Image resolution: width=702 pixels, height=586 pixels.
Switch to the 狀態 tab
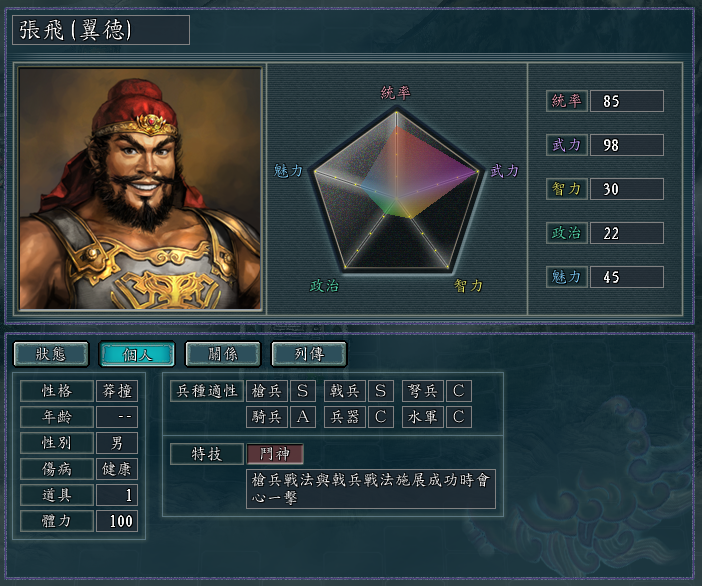[51, 354]
